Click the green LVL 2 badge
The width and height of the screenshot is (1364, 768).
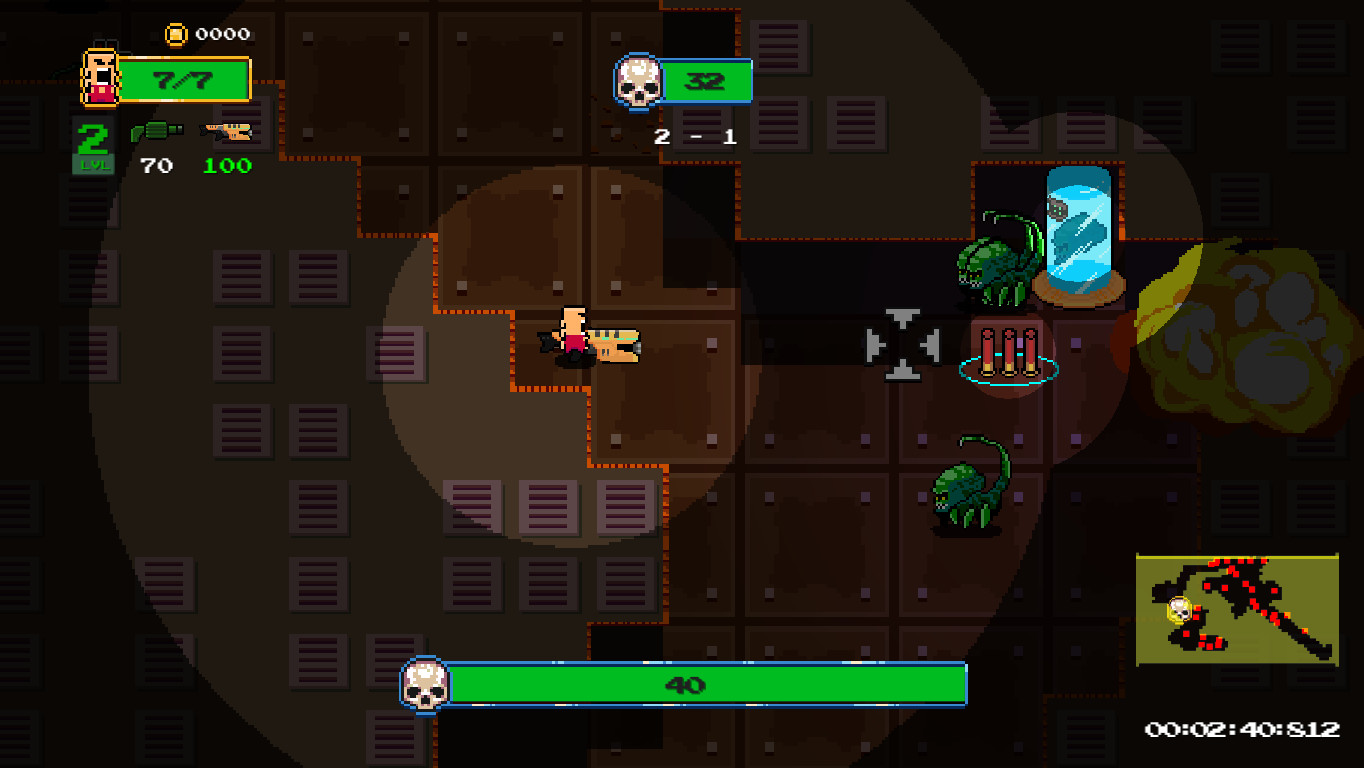[x=92, y=146]
